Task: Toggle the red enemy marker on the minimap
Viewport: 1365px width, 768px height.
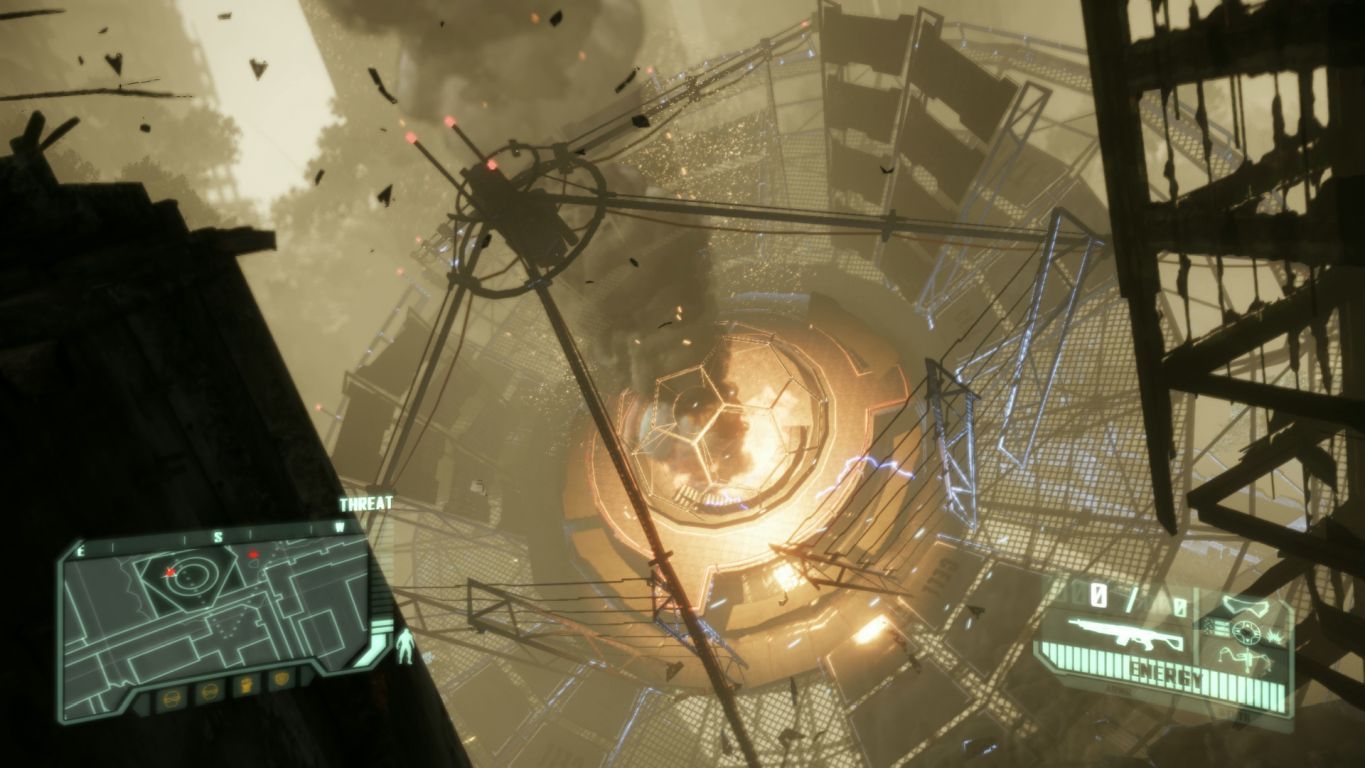Action: pyautogui.click(x=252, y=555)
